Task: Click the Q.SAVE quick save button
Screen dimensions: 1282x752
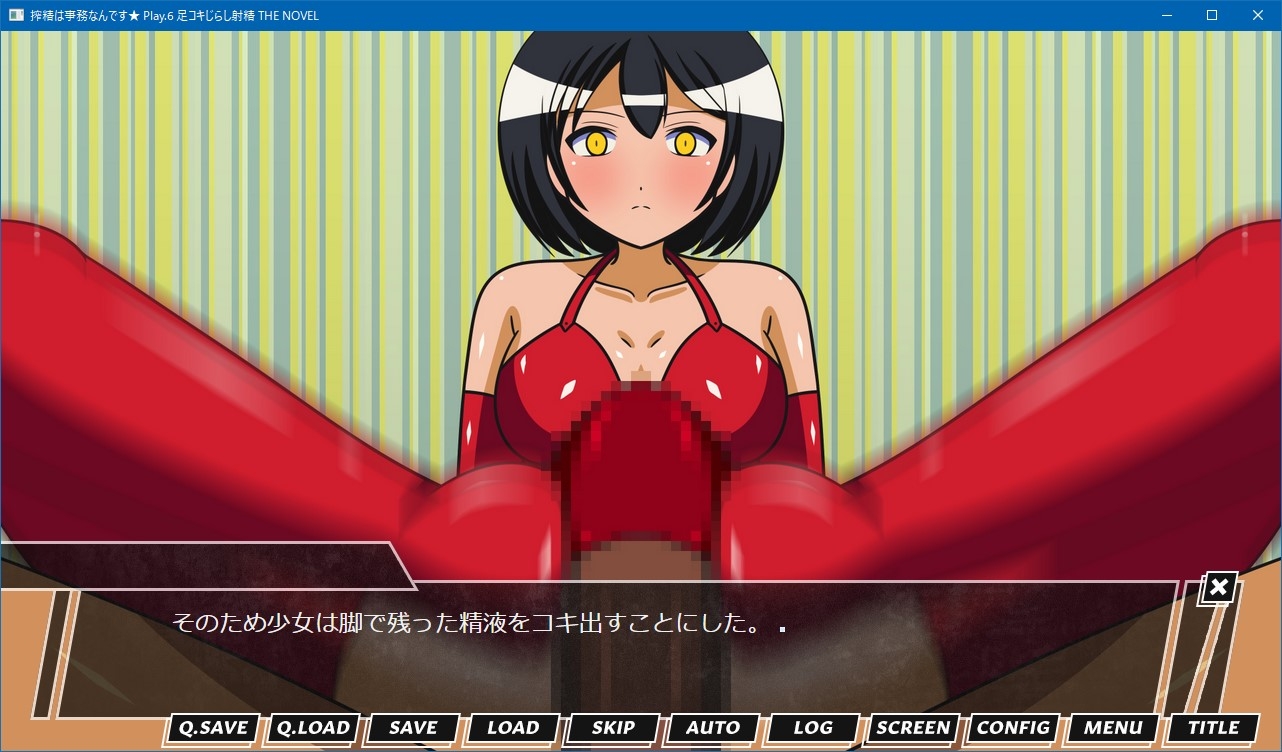Action: pos(213,728)
